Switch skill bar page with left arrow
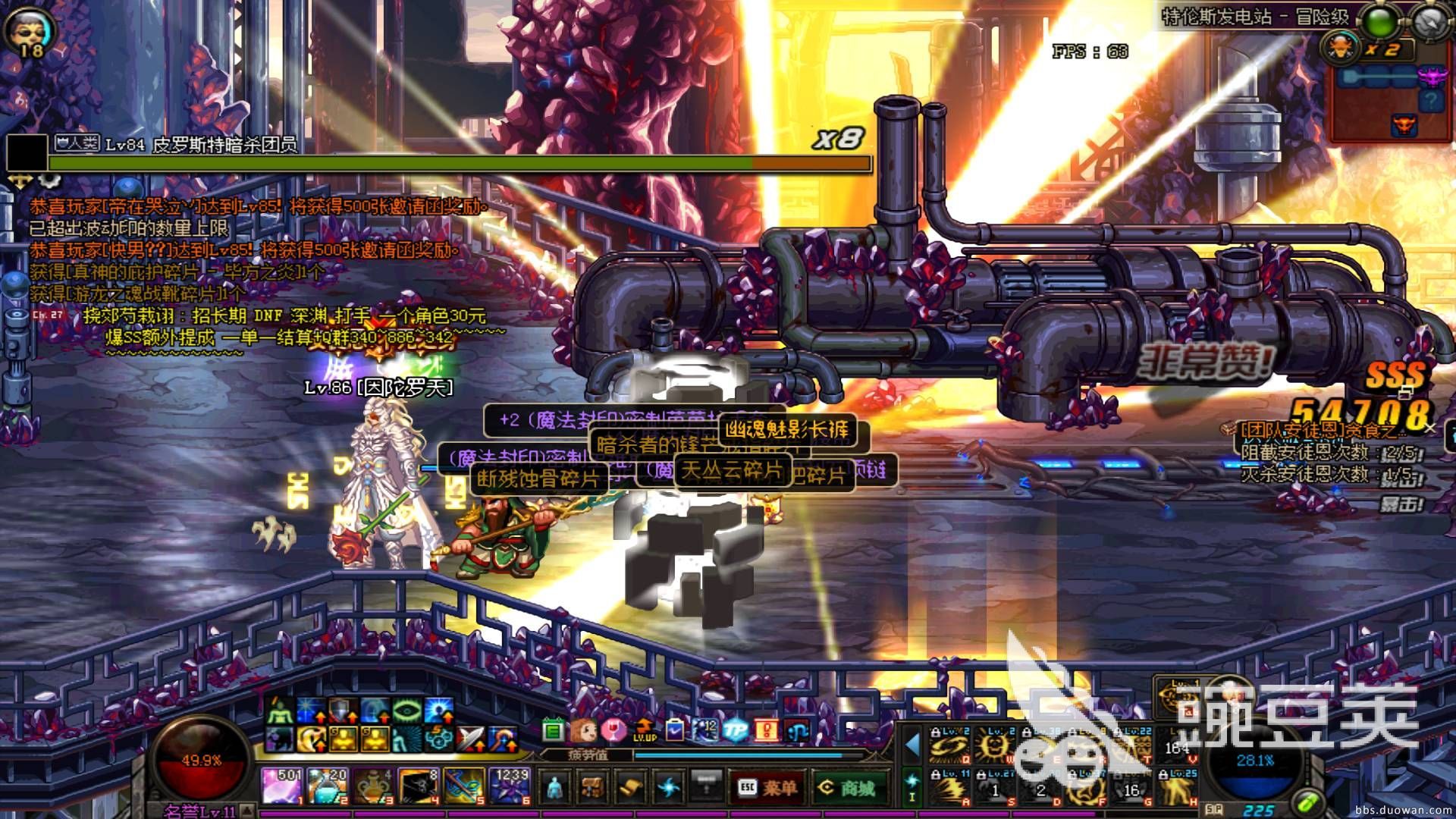 click(x=912, y=745)
